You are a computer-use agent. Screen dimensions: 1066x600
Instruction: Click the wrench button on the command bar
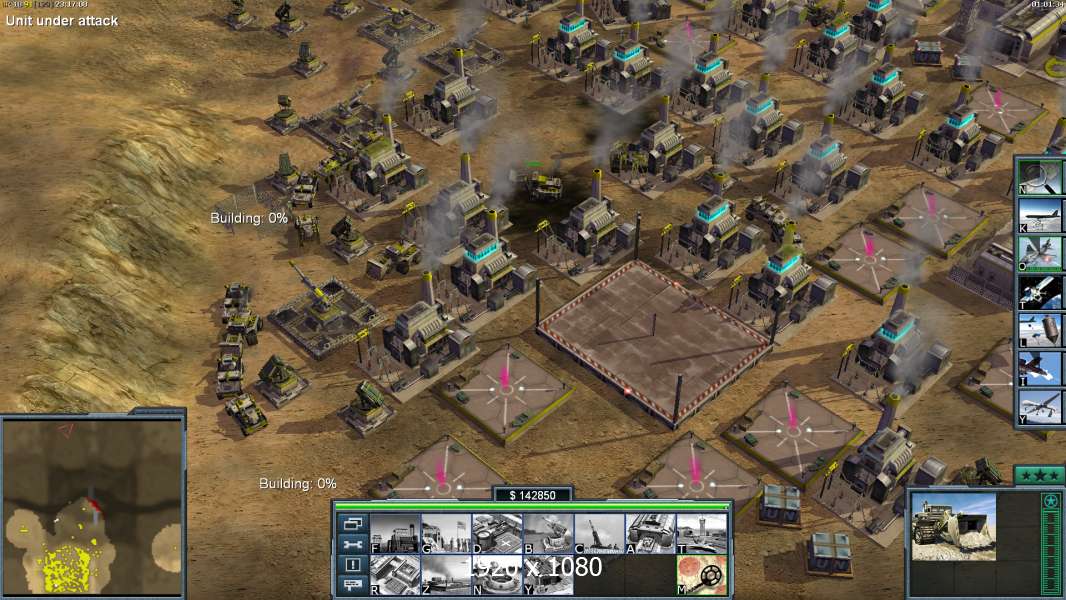coord(353,545)
